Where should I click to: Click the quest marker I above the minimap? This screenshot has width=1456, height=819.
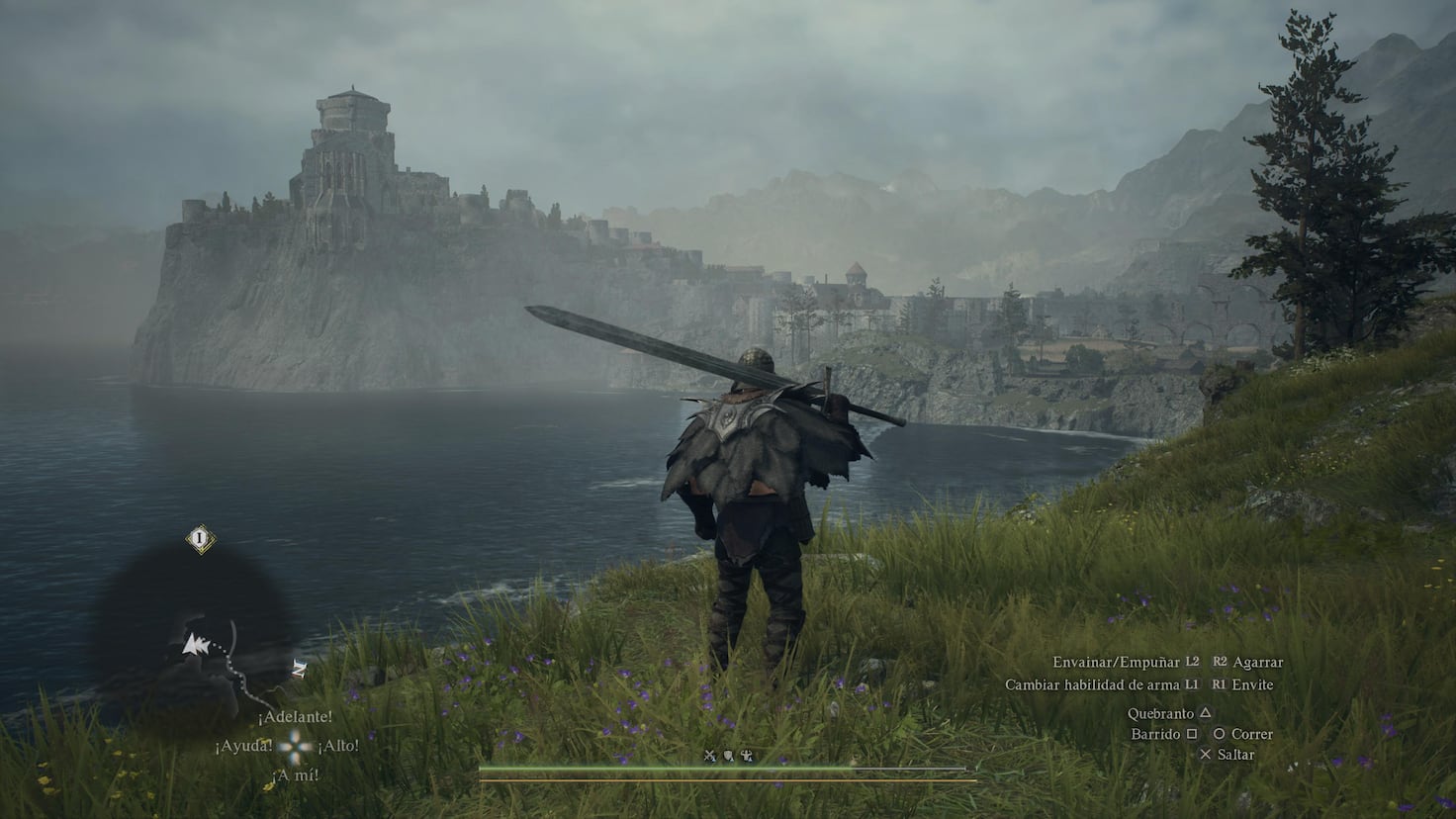200,537
